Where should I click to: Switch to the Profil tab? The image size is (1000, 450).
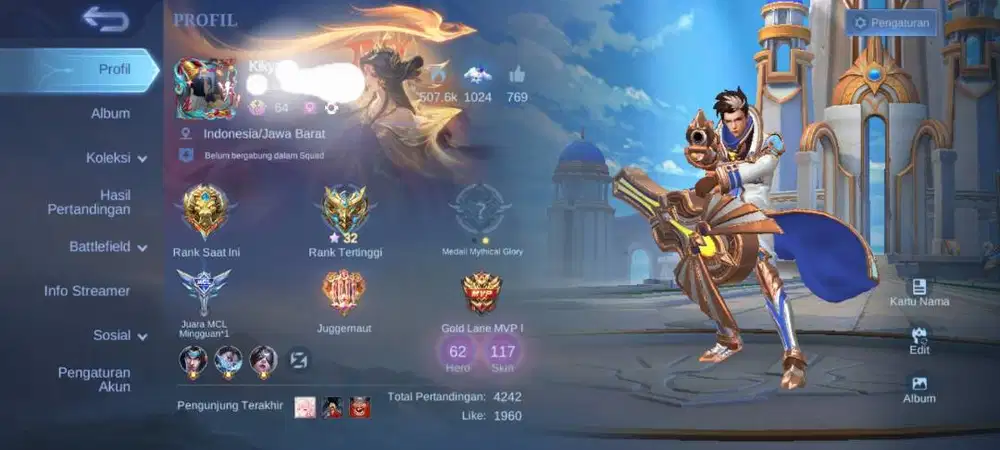point(113,69)
